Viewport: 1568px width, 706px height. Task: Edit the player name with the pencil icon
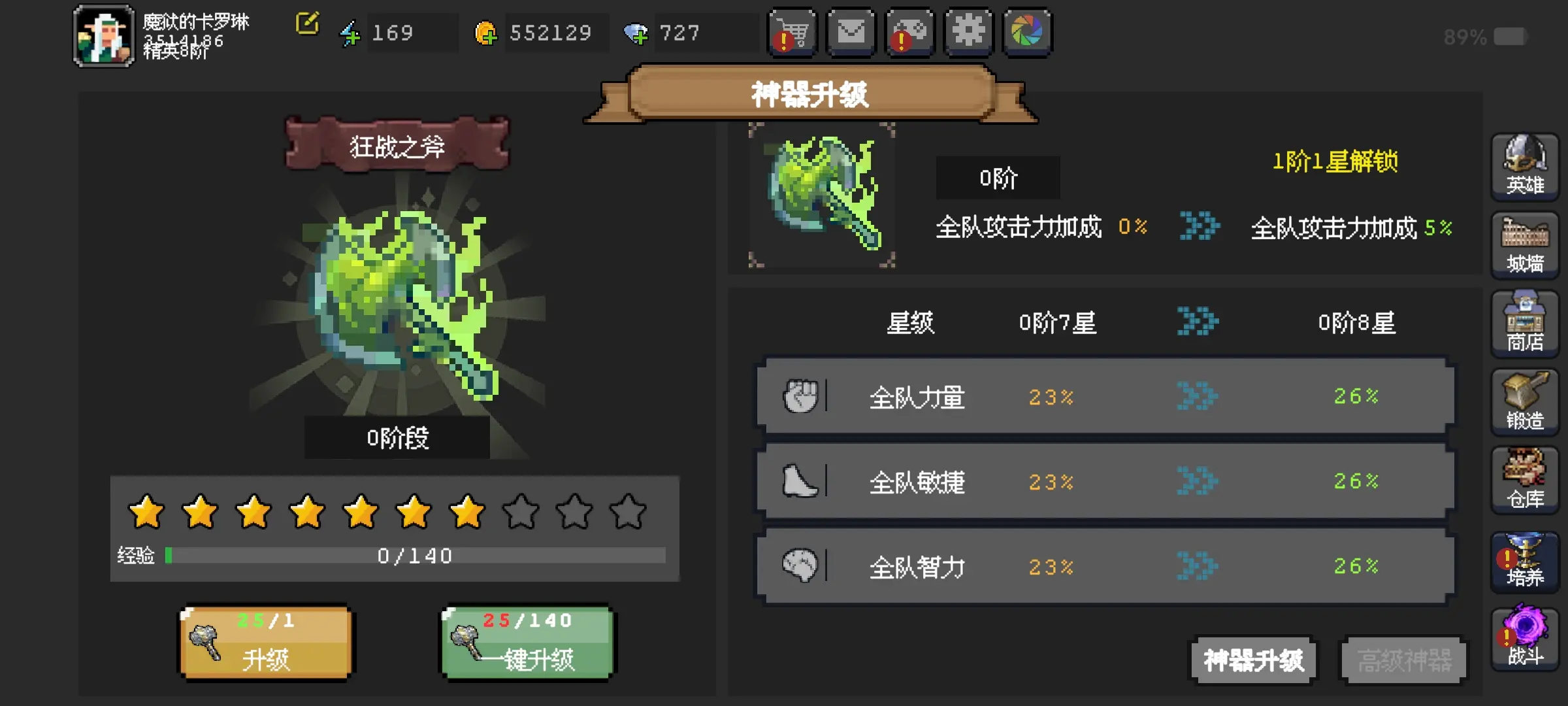[x=307, y=24]
